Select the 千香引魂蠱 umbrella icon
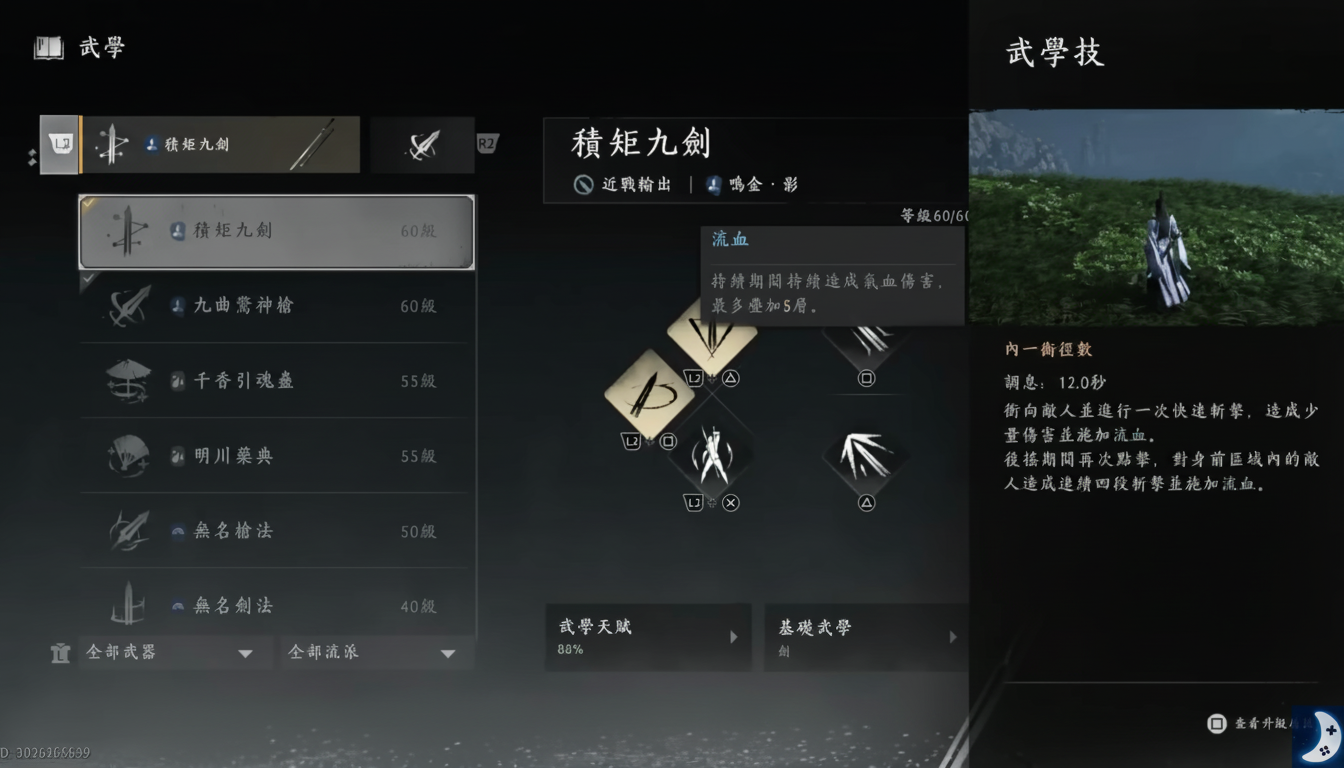Image resolution: width=1344 pixels, height=768 pixels. pyautogui.click(x=128, y=381)
